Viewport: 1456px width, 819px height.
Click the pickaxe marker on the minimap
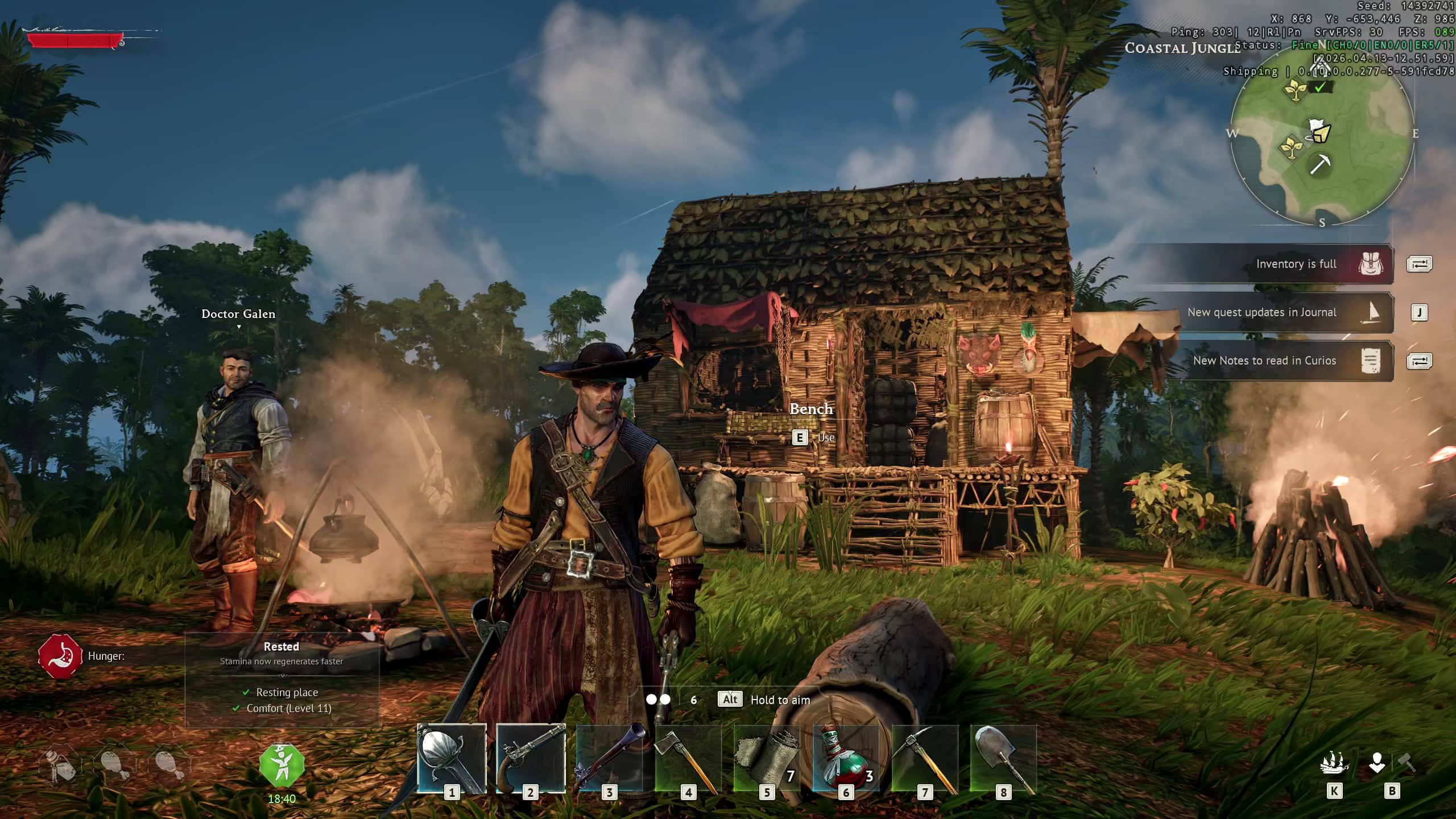[1319, 165]
